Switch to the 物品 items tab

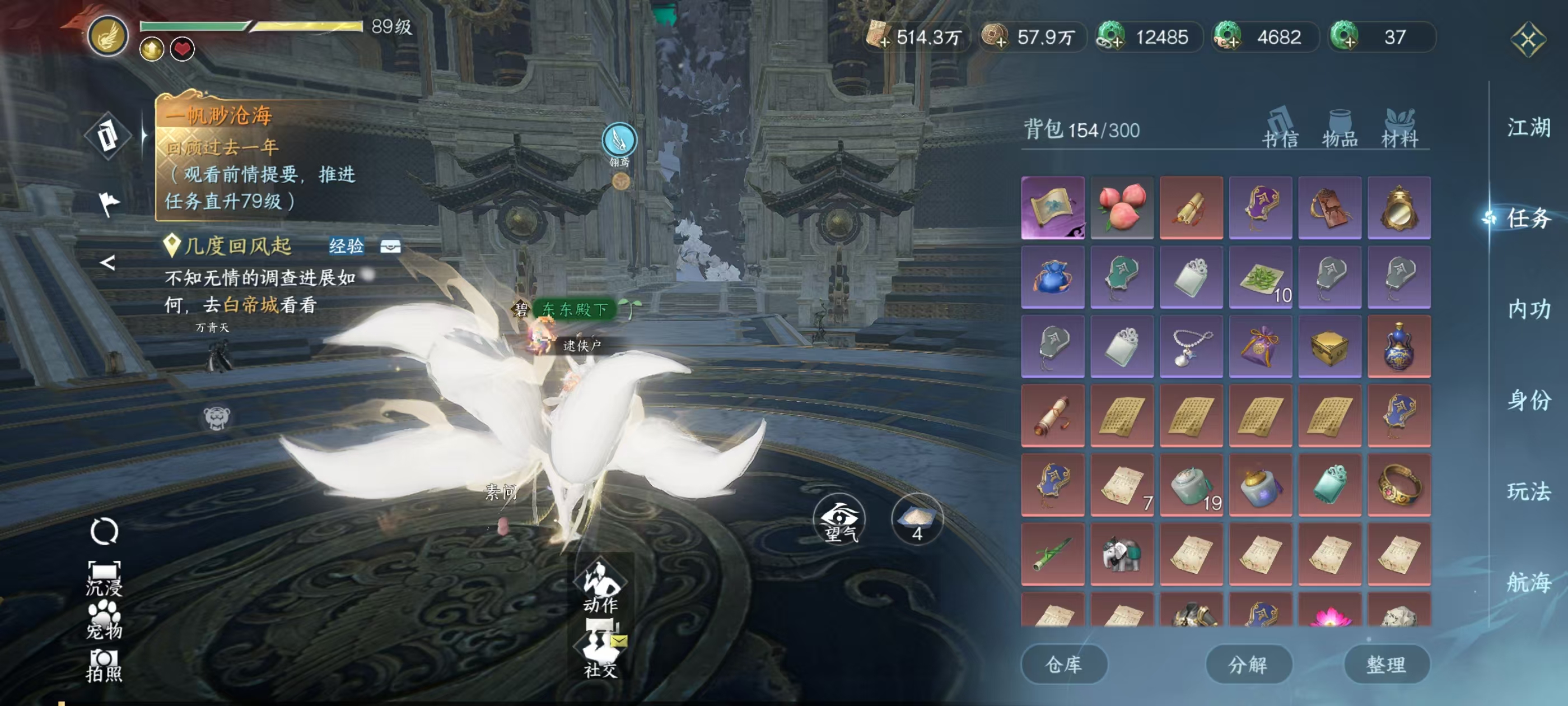[x=1340, y=129]
